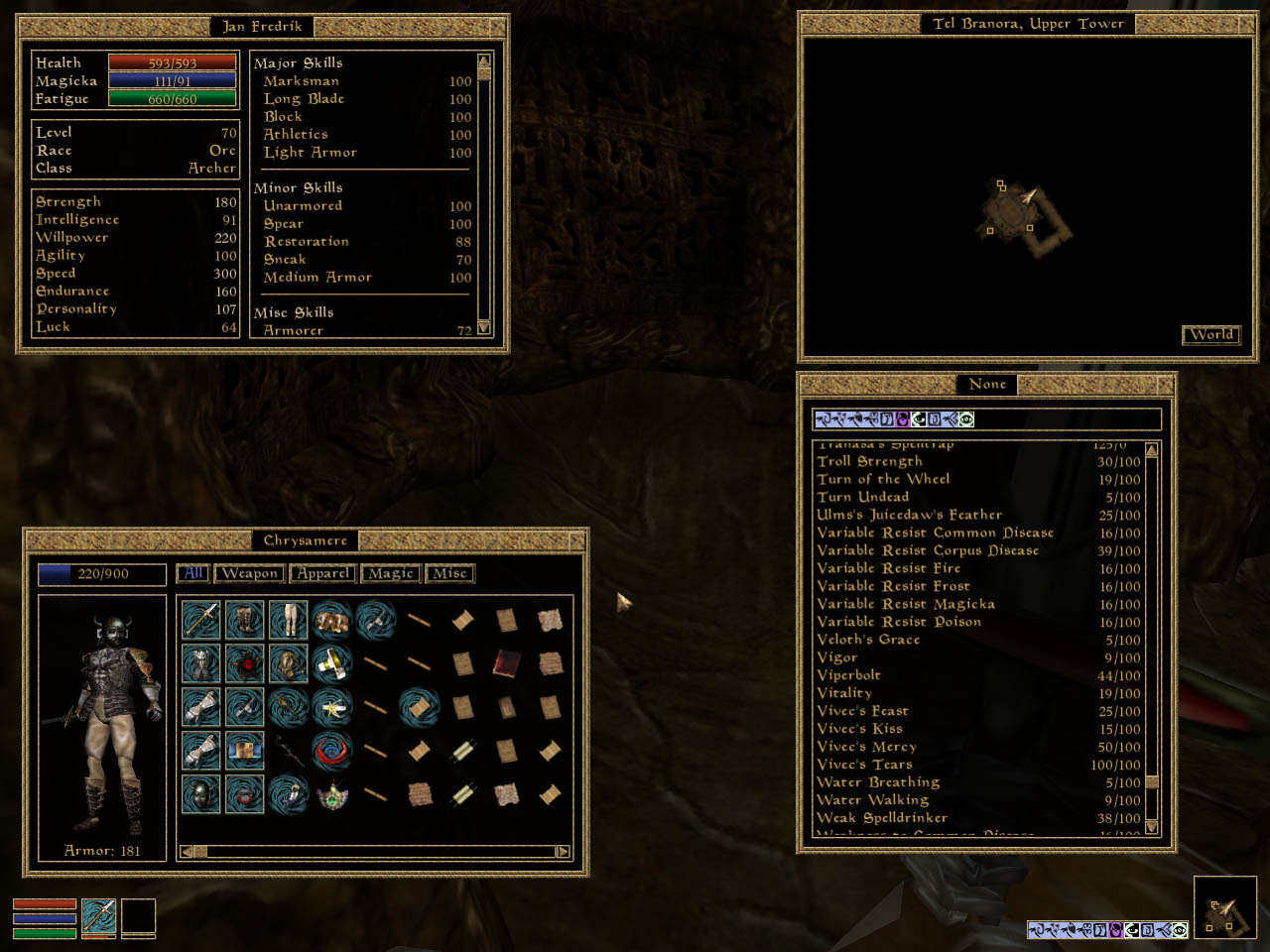Show All inventory items
The width and height of the screenshot is (1270, 952).
coord(193,573)
